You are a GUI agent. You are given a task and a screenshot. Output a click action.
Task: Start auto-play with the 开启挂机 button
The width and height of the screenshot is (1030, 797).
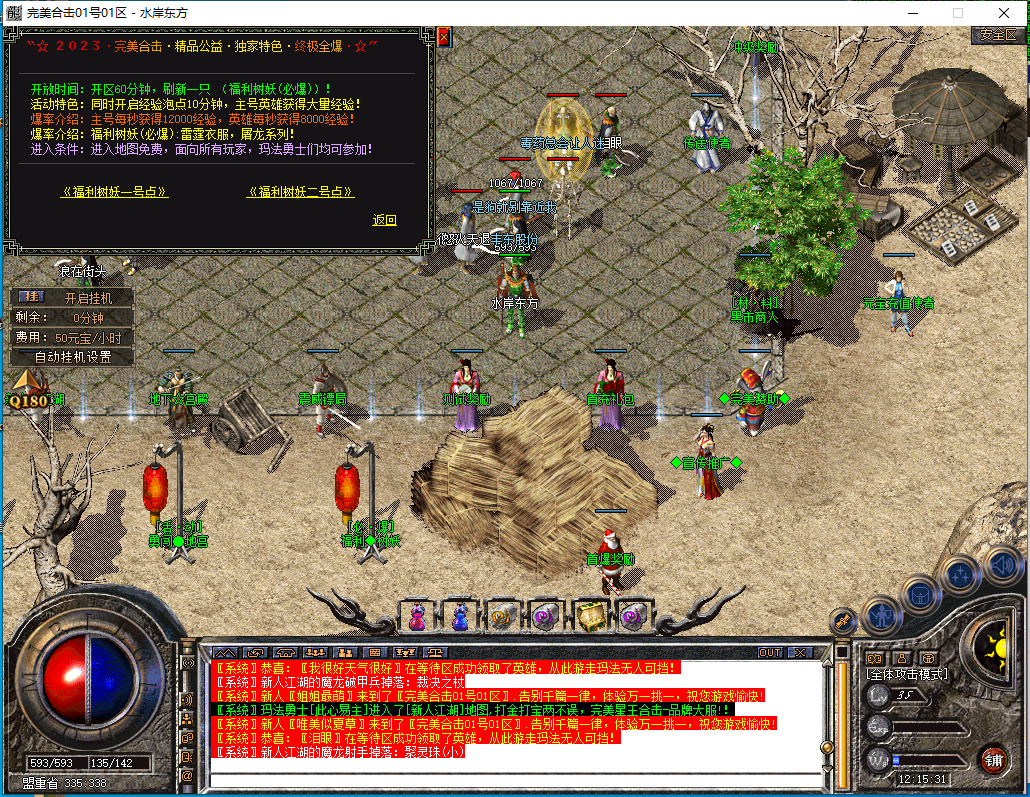pos(72,297)
